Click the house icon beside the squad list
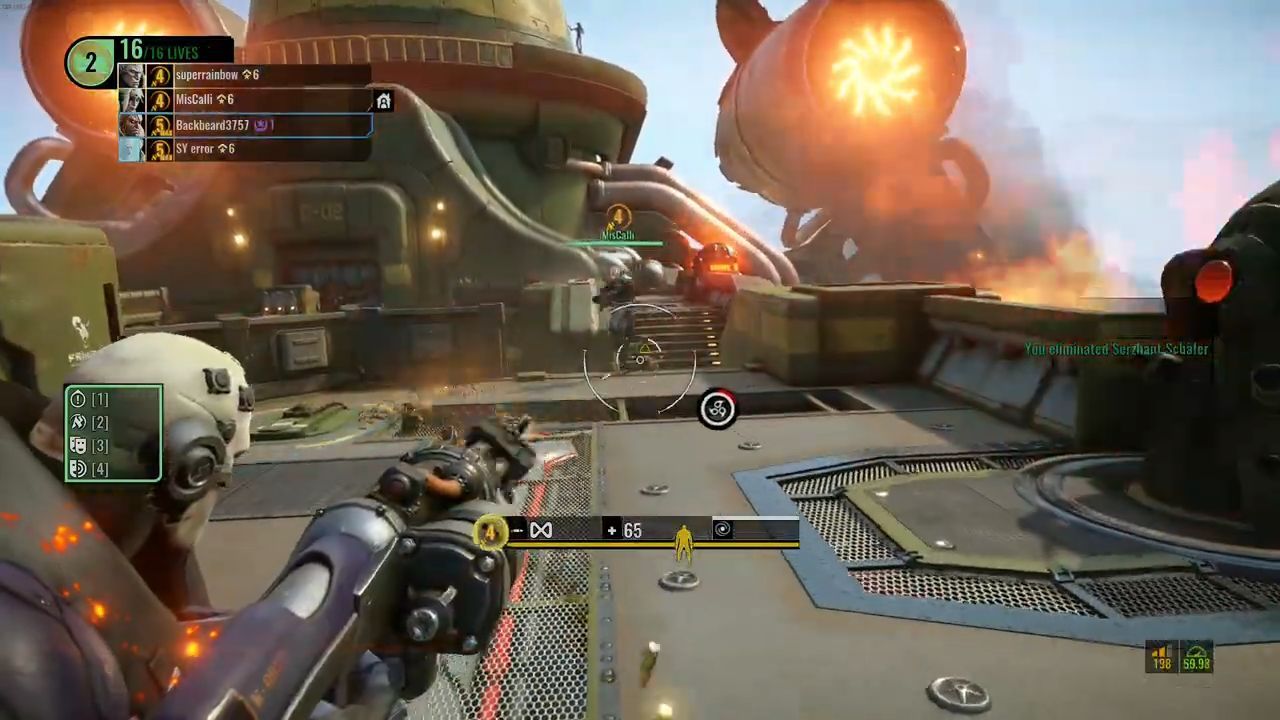 coord(383,101)
